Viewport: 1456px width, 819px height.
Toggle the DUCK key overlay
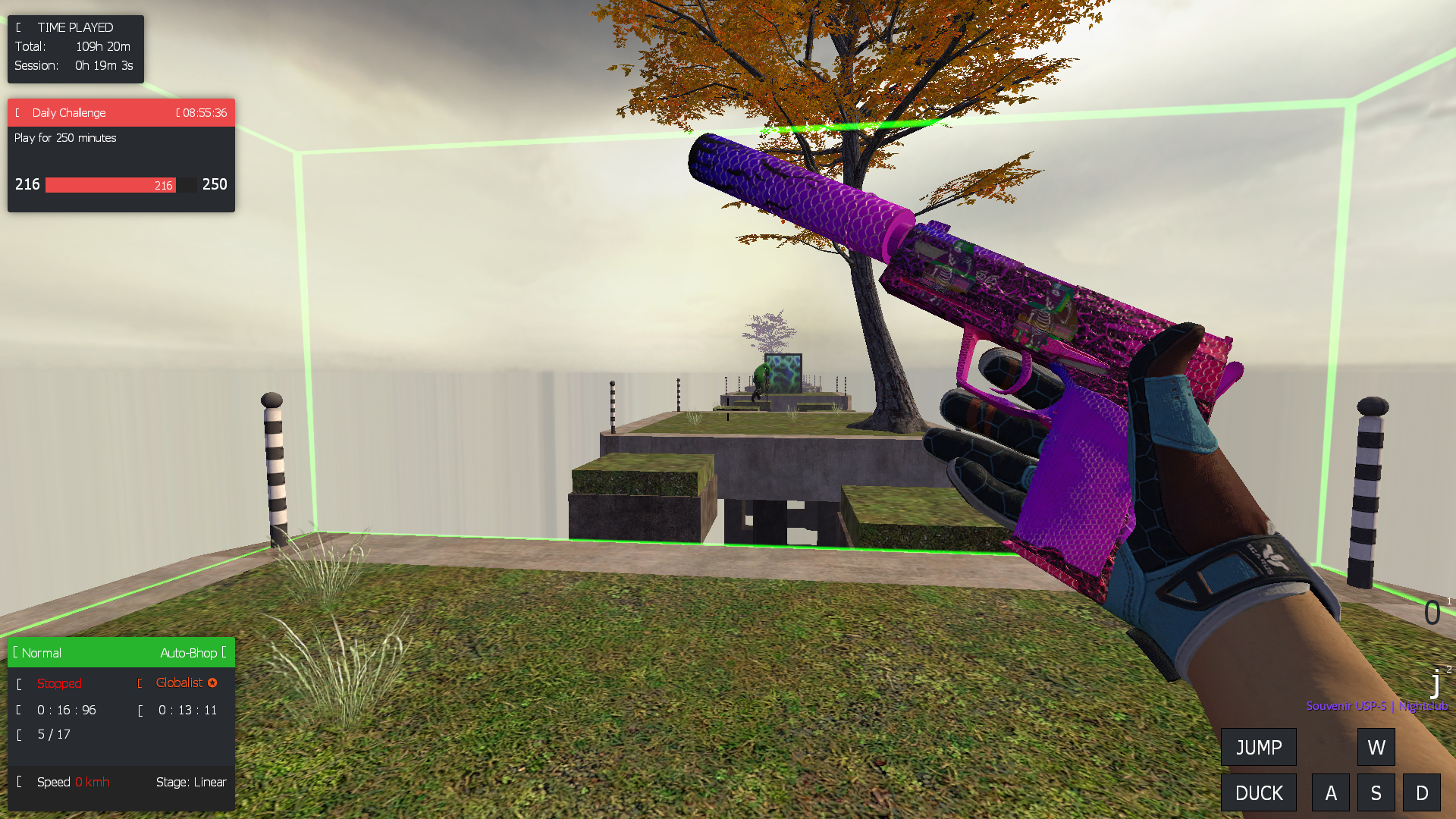click(1258, 792)
